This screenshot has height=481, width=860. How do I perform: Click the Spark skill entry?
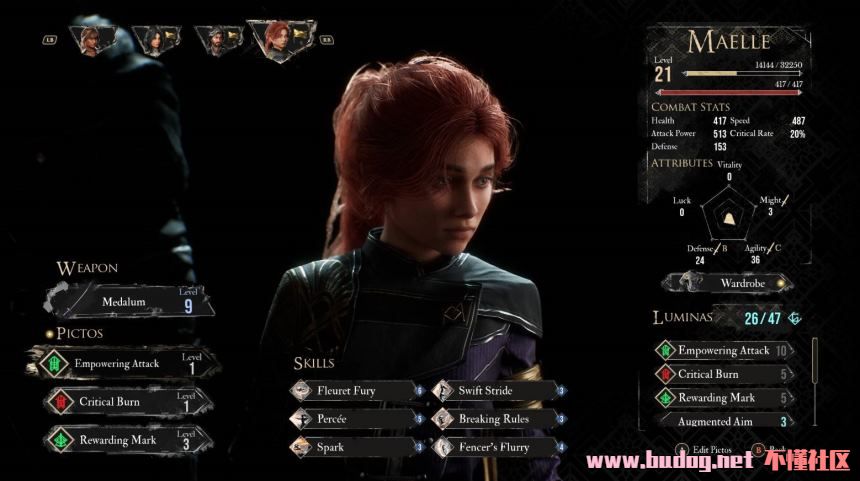coord(352,446)
